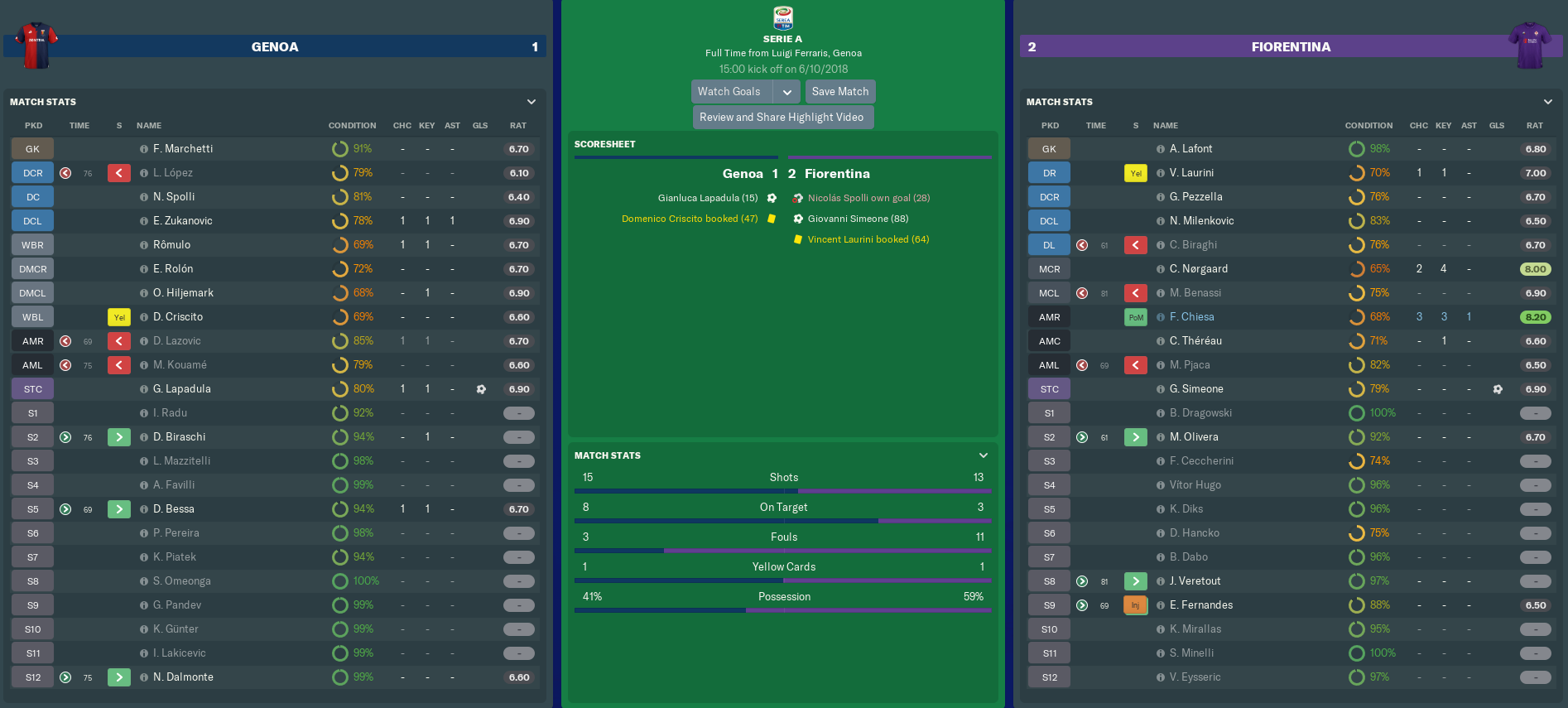Image resolution: width=1568 pixels, height=708 pixels.
Task: Open F. Chiesa's player profile
Action: (x=1191, y=317)
